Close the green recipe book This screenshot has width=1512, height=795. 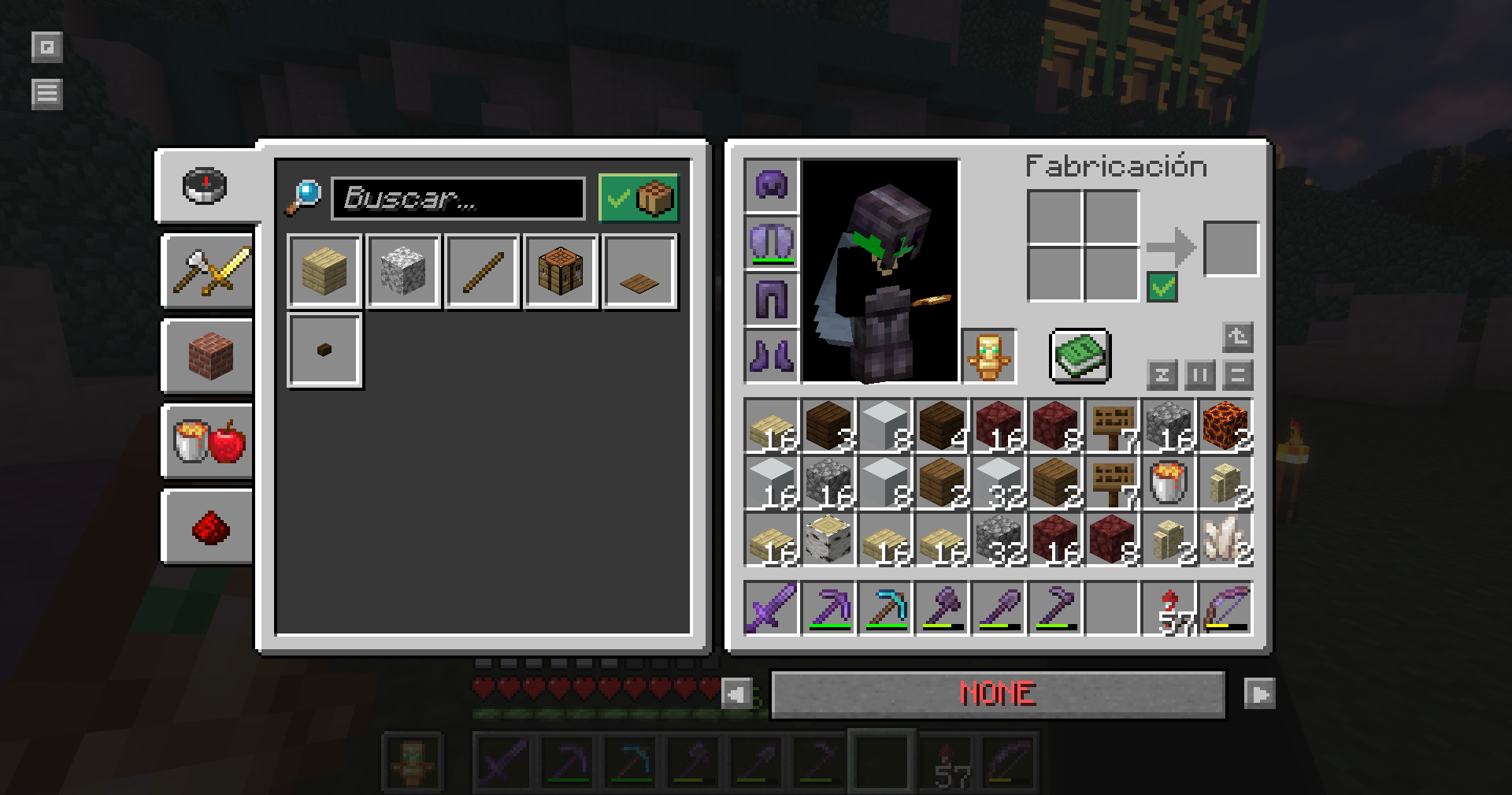click(x=1080, y=356)
